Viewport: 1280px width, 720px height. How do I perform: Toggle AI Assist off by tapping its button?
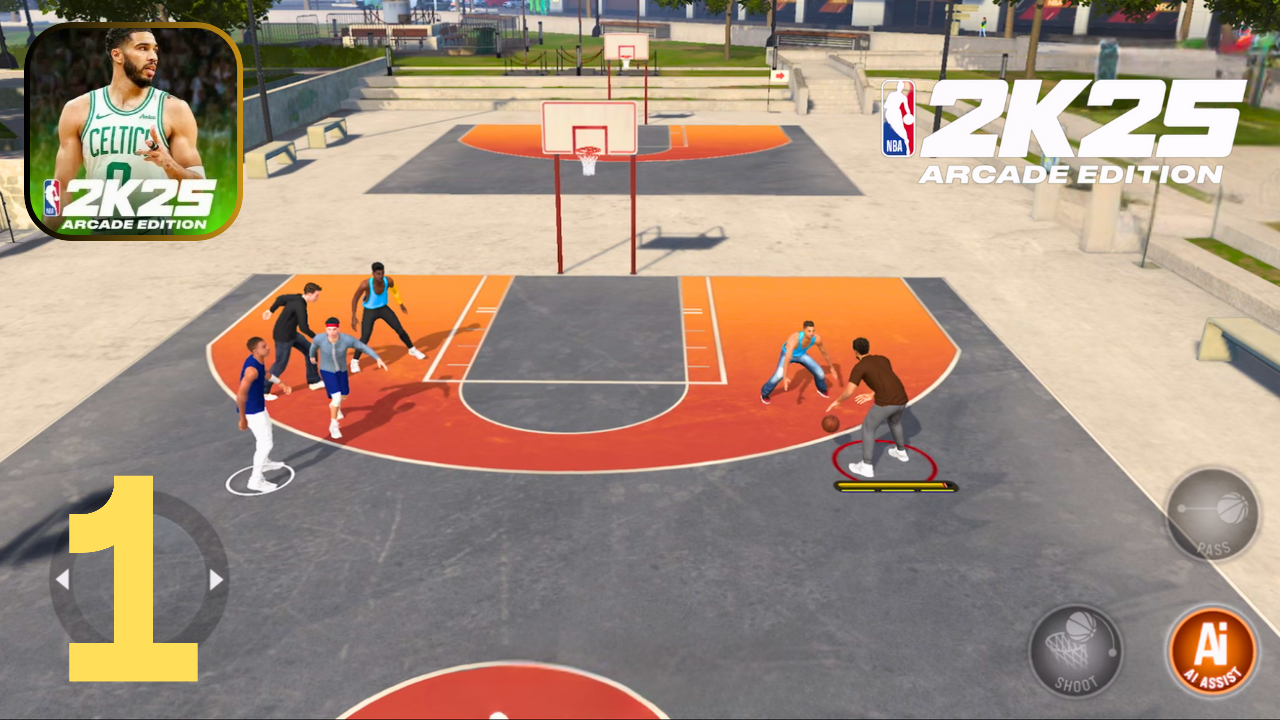1210,650
